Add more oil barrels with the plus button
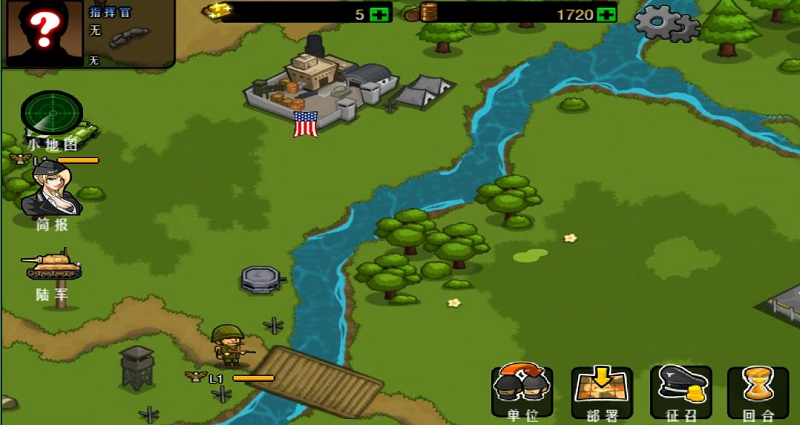Image resolution: width=800 pixels, height=425 pixels. (605, 14)
